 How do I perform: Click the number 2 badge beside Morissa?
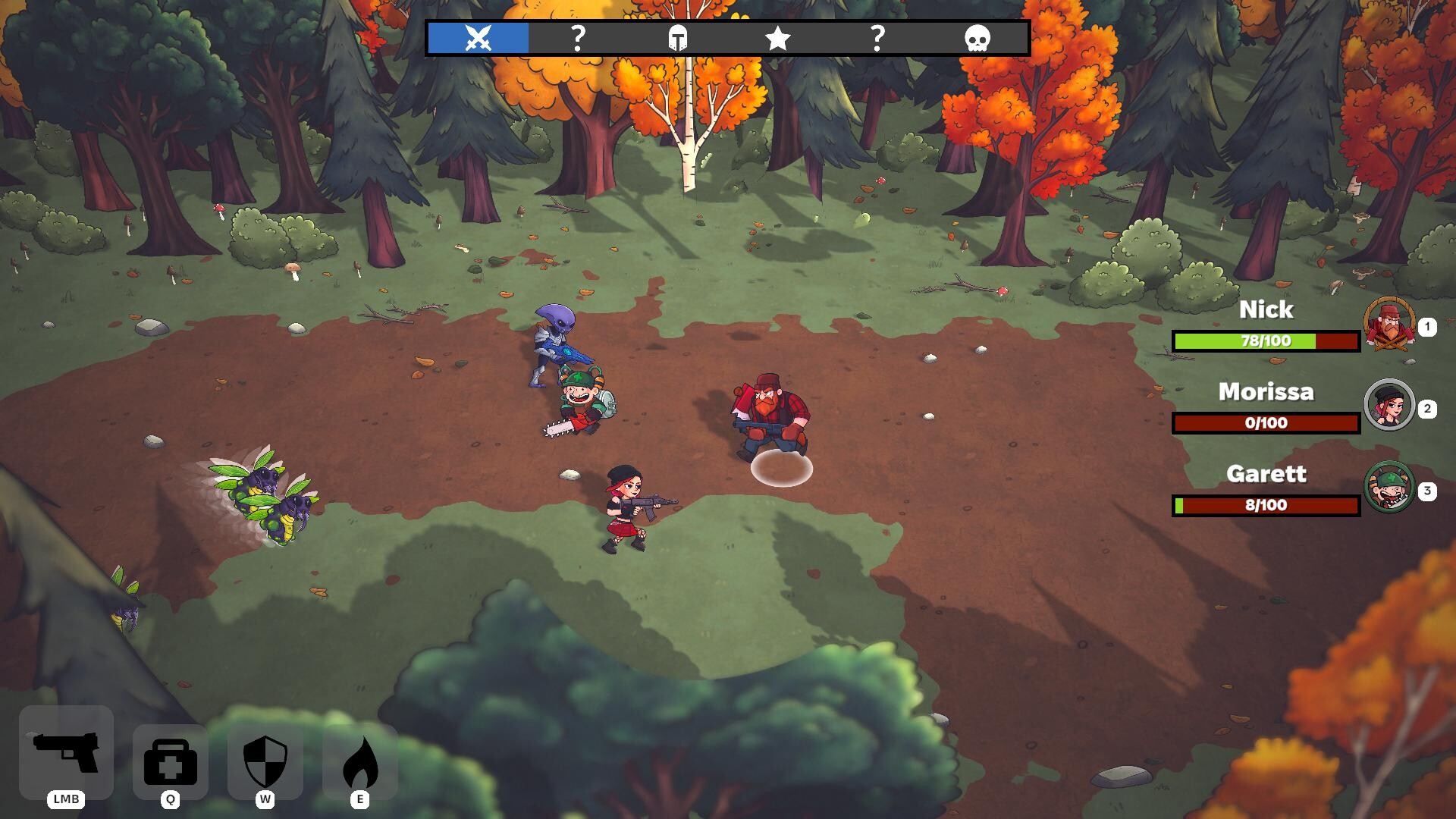[x=1429, y=410]
